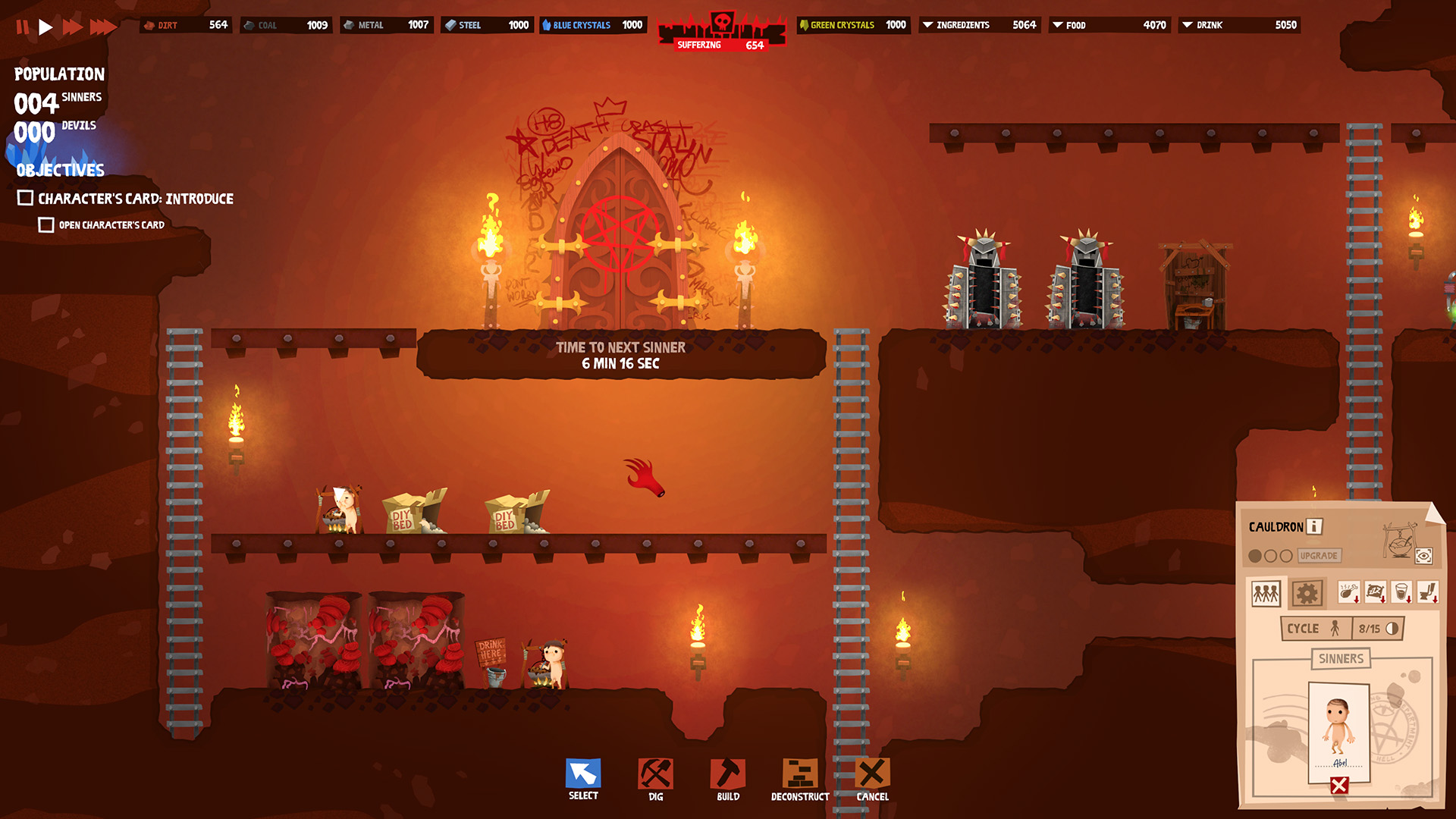Expand the Drink resource dropdown
This screenshot has width=1456, height=819.
point(1188,25)
